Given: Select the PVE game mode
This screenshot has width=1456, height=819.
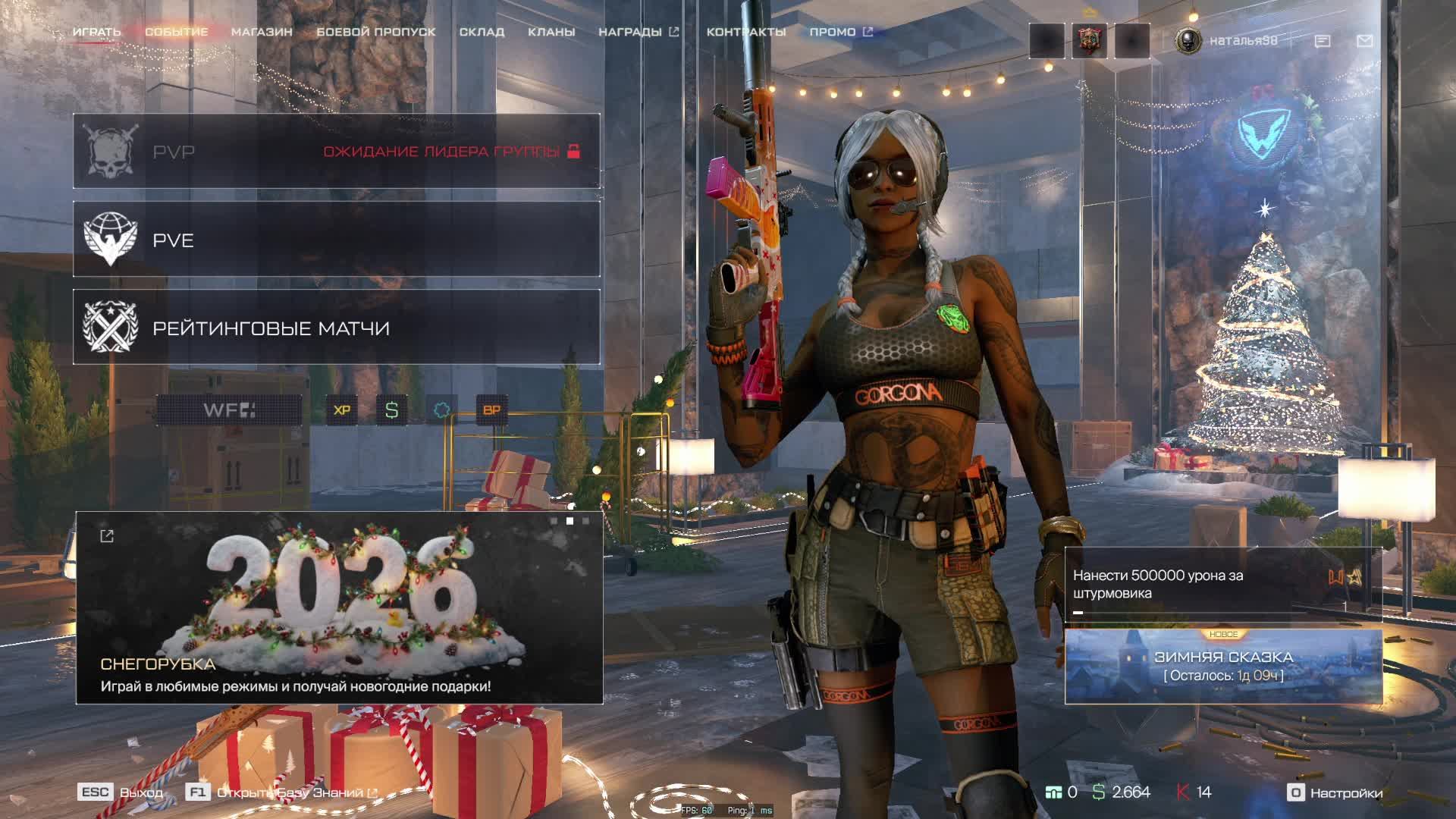Looking at the screenshot, I should pyautogui.click(x=337, y=240).
